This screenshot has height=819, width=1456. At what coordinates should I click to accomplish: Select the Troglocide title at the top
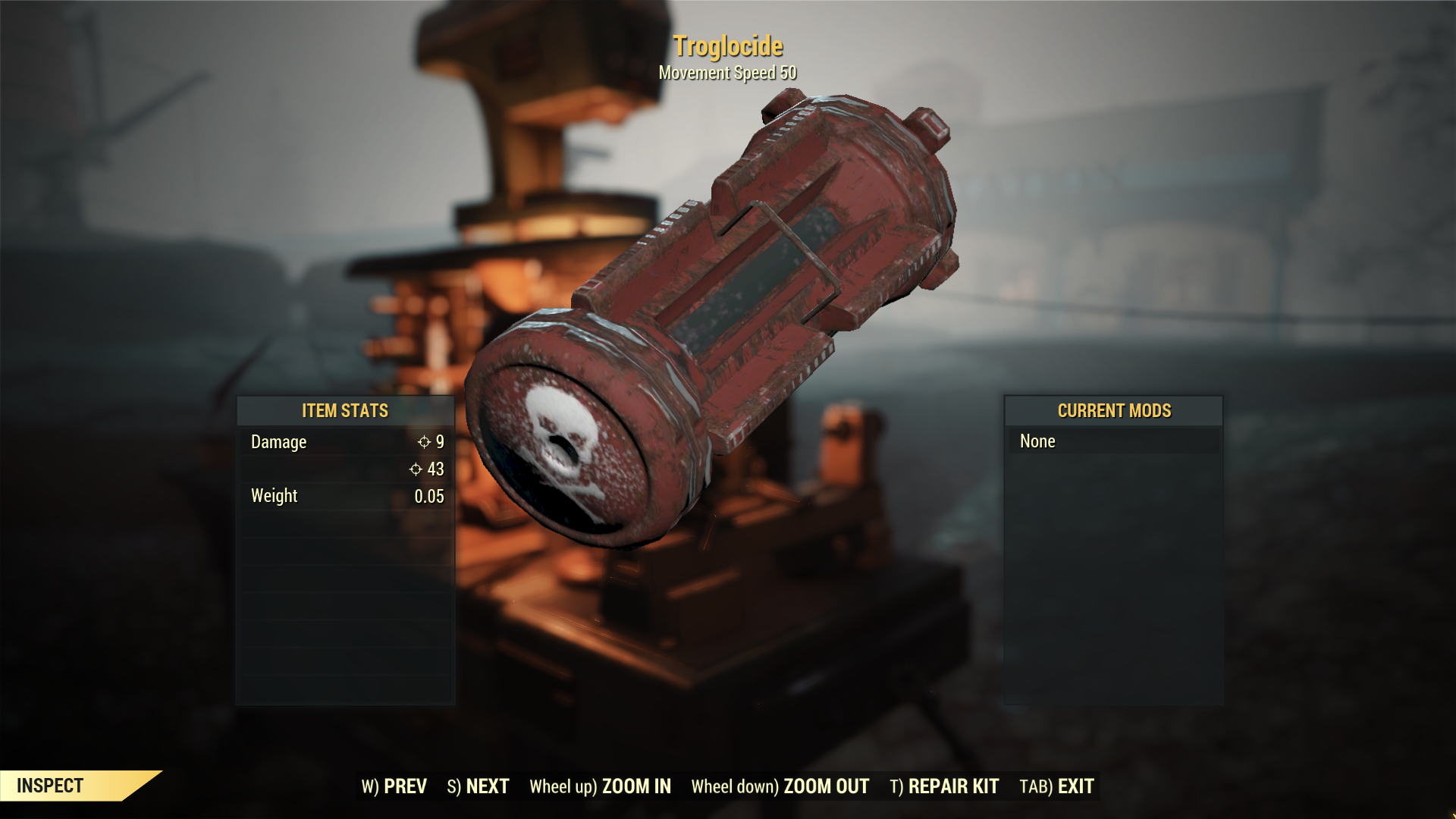click(x=729, y=46)
